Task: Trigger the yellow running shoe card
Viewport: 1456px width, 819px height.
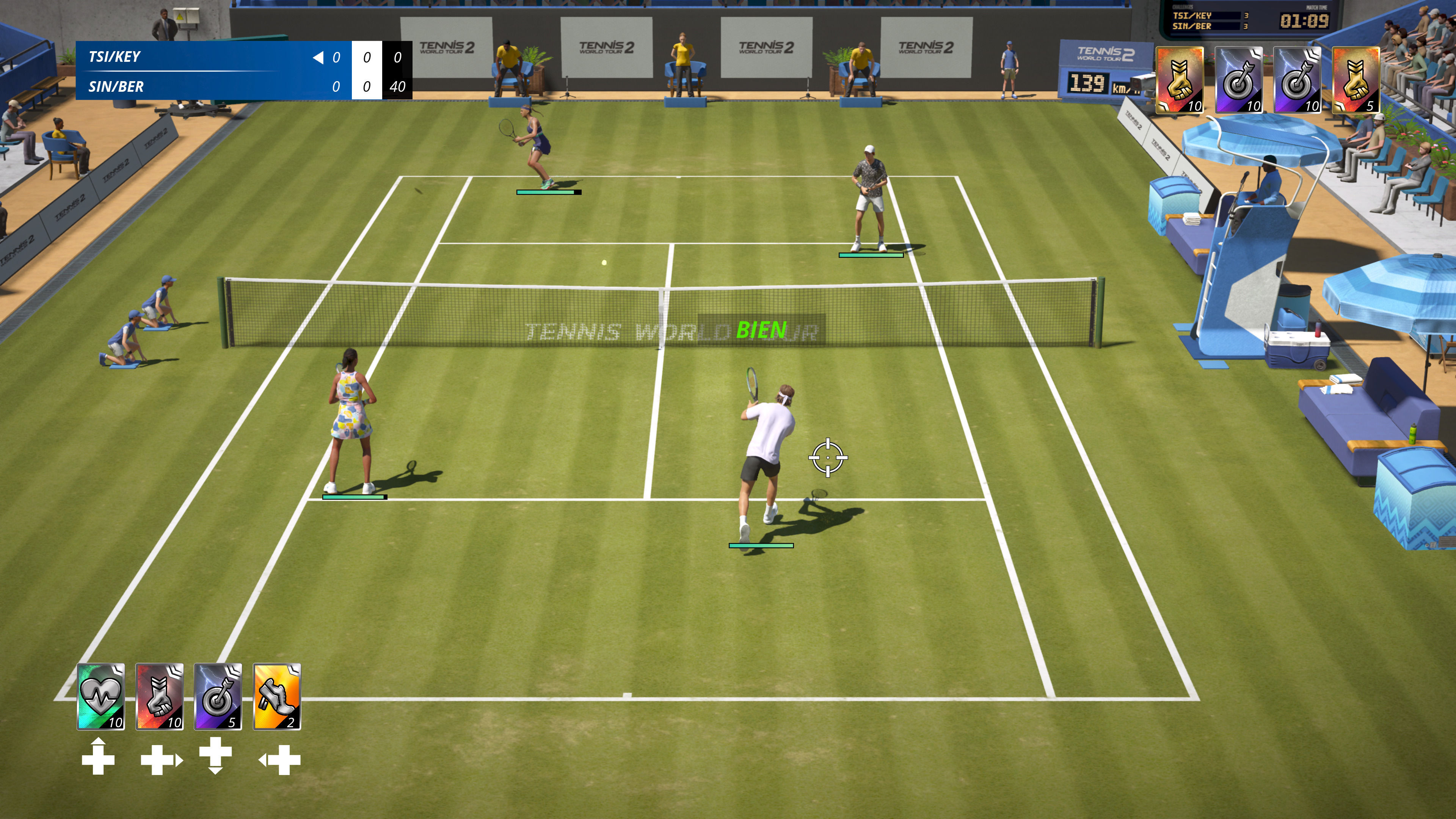Action: pyautogui.click(x=276, y=697)
